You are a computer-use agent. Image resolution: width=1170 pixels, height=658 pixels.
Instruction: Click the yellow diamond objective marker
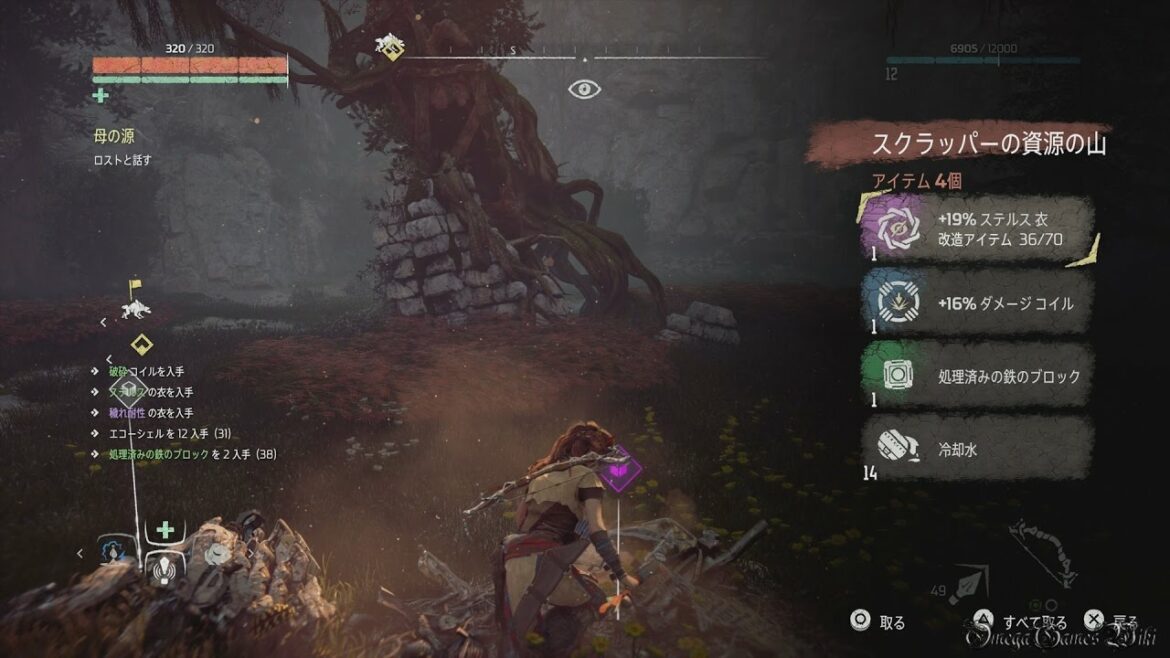(141, 344)
